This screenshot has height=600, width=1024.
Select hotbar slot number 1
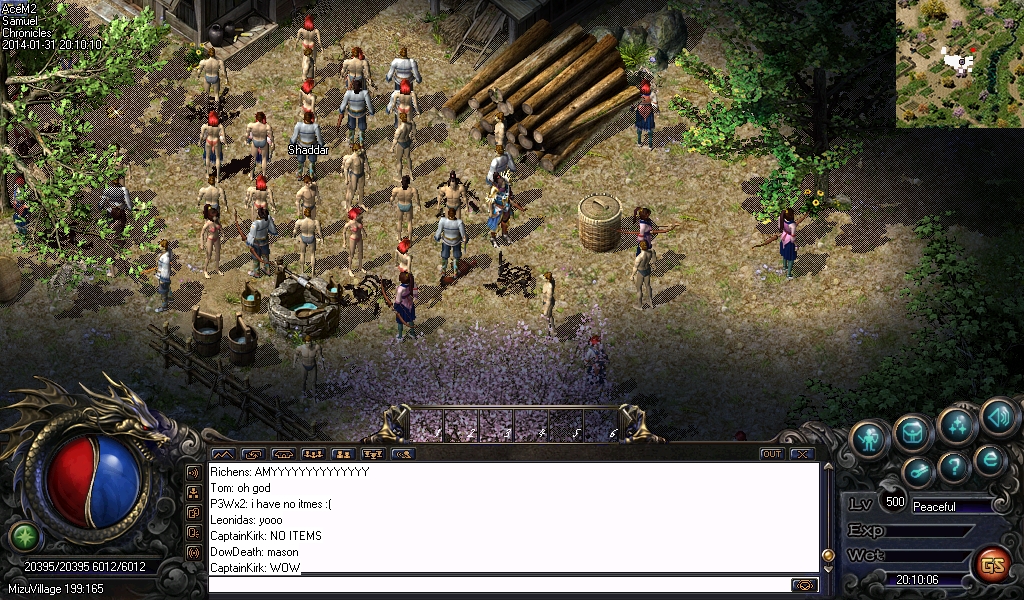427,425
